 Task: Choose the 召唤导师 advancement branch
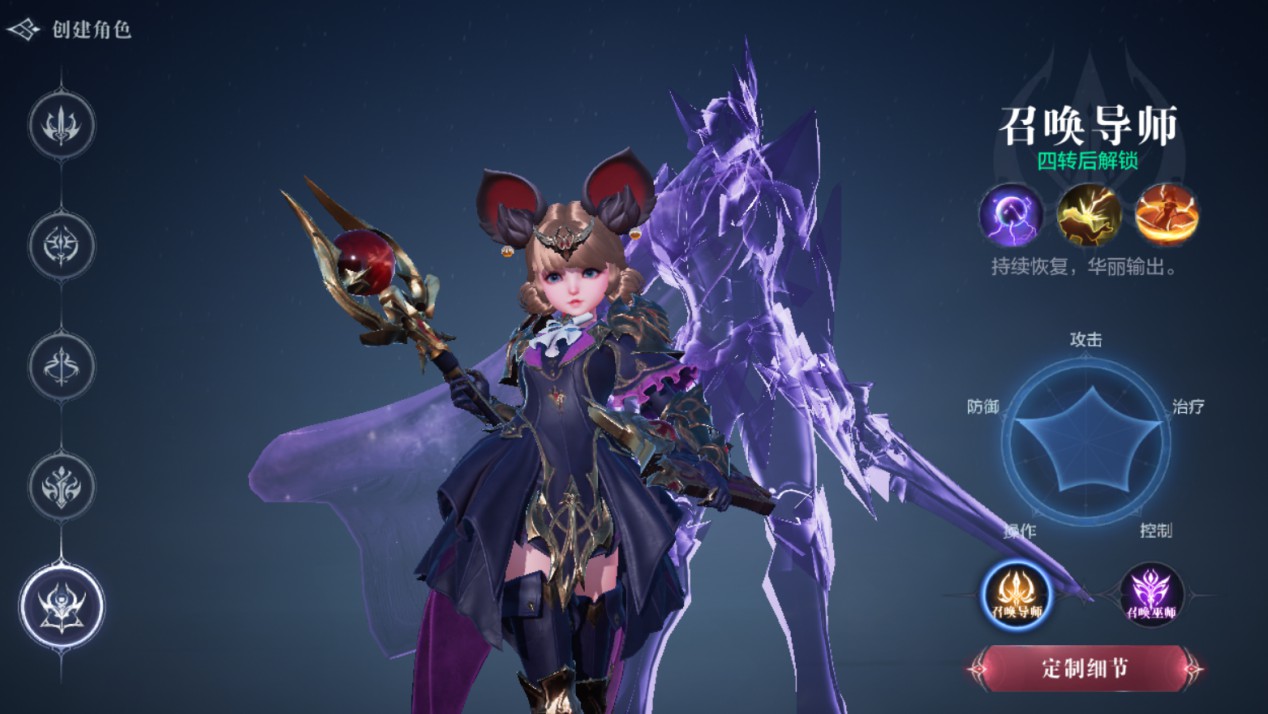point(1017,595)
